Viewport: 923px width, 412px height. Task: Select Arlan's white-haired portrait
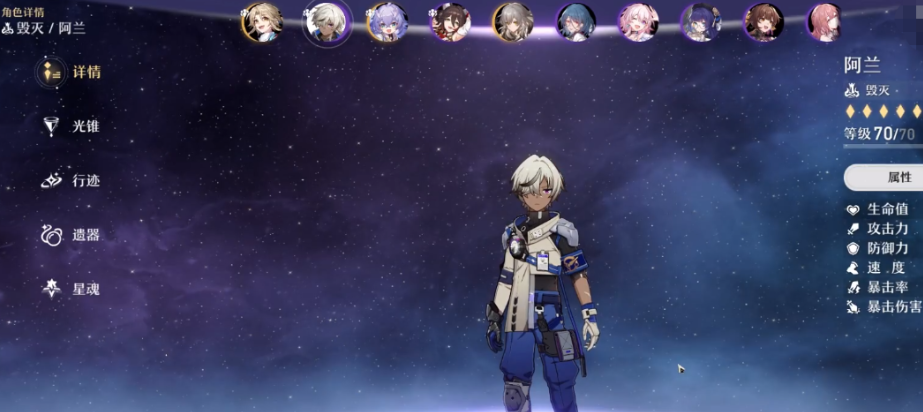point(326,22)
